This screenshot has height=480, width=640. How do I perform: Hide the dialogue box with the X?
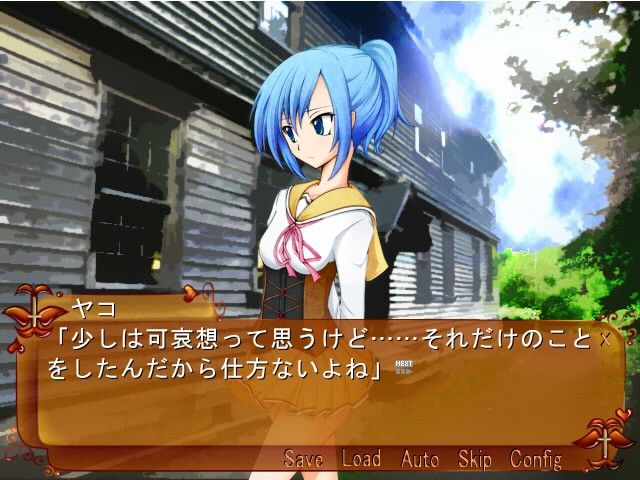coord(604,340)
